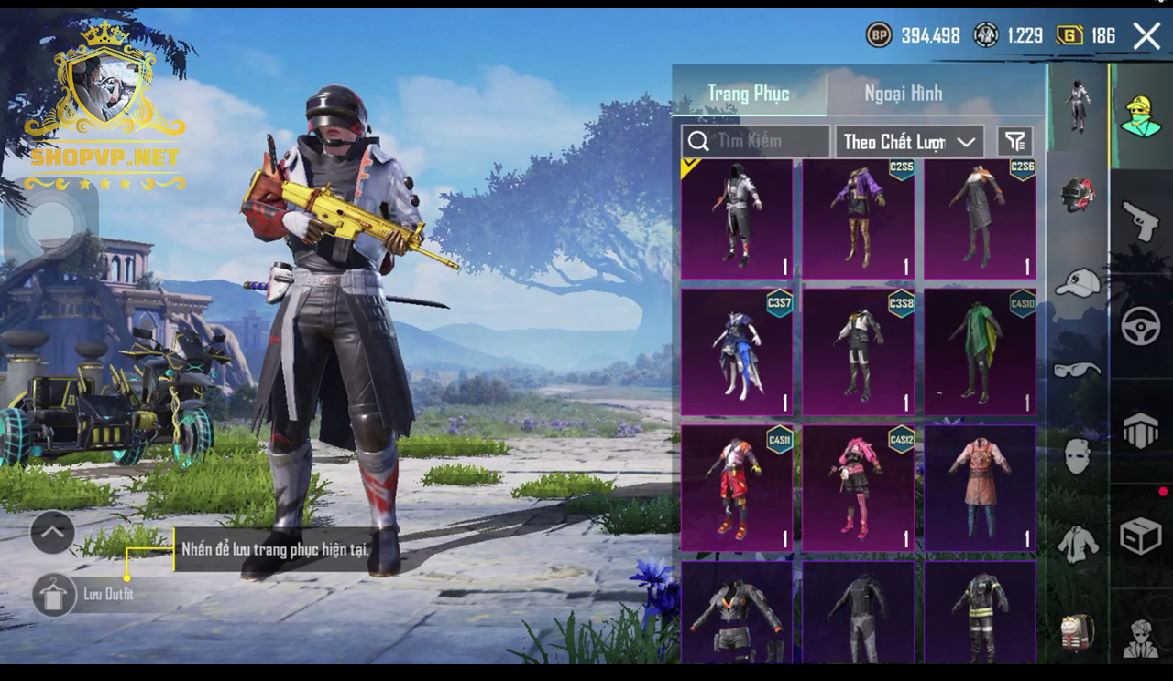
Task: Open the funnel filter button
Action: (x=1015, y=142)
